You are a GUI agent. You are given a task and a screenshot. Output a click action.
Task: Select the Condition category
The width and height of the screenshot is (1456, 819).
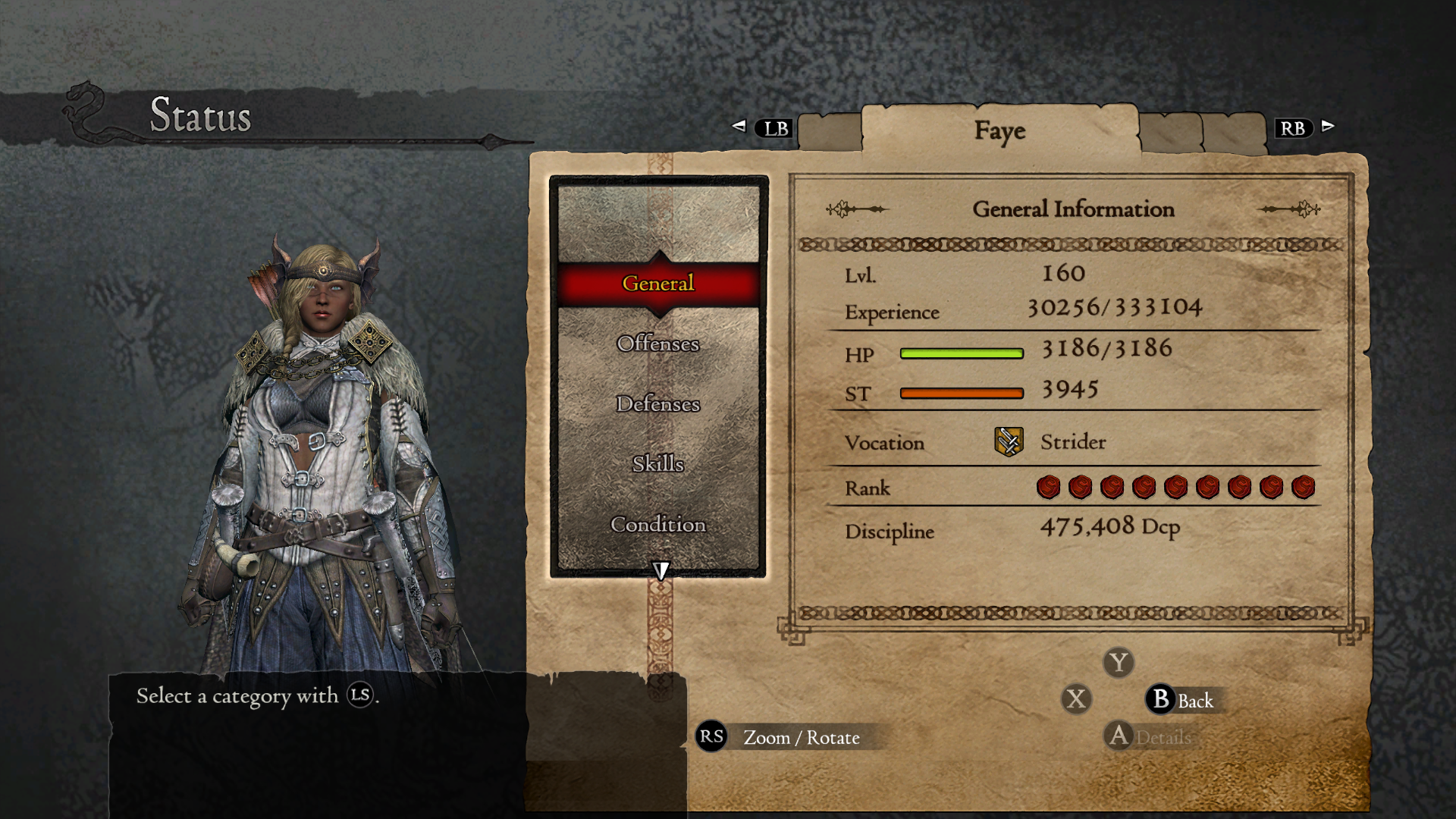pyautogui.click(x=657, y=524)
